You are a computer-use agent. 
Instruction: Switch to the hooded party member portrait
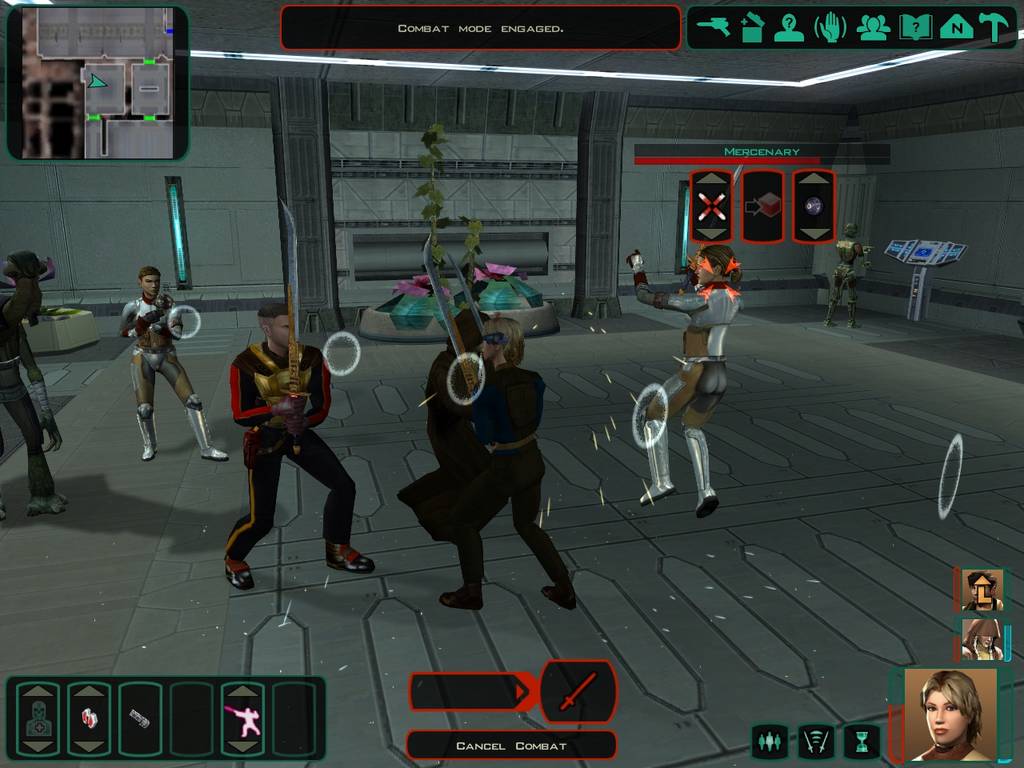click(981, 640)
